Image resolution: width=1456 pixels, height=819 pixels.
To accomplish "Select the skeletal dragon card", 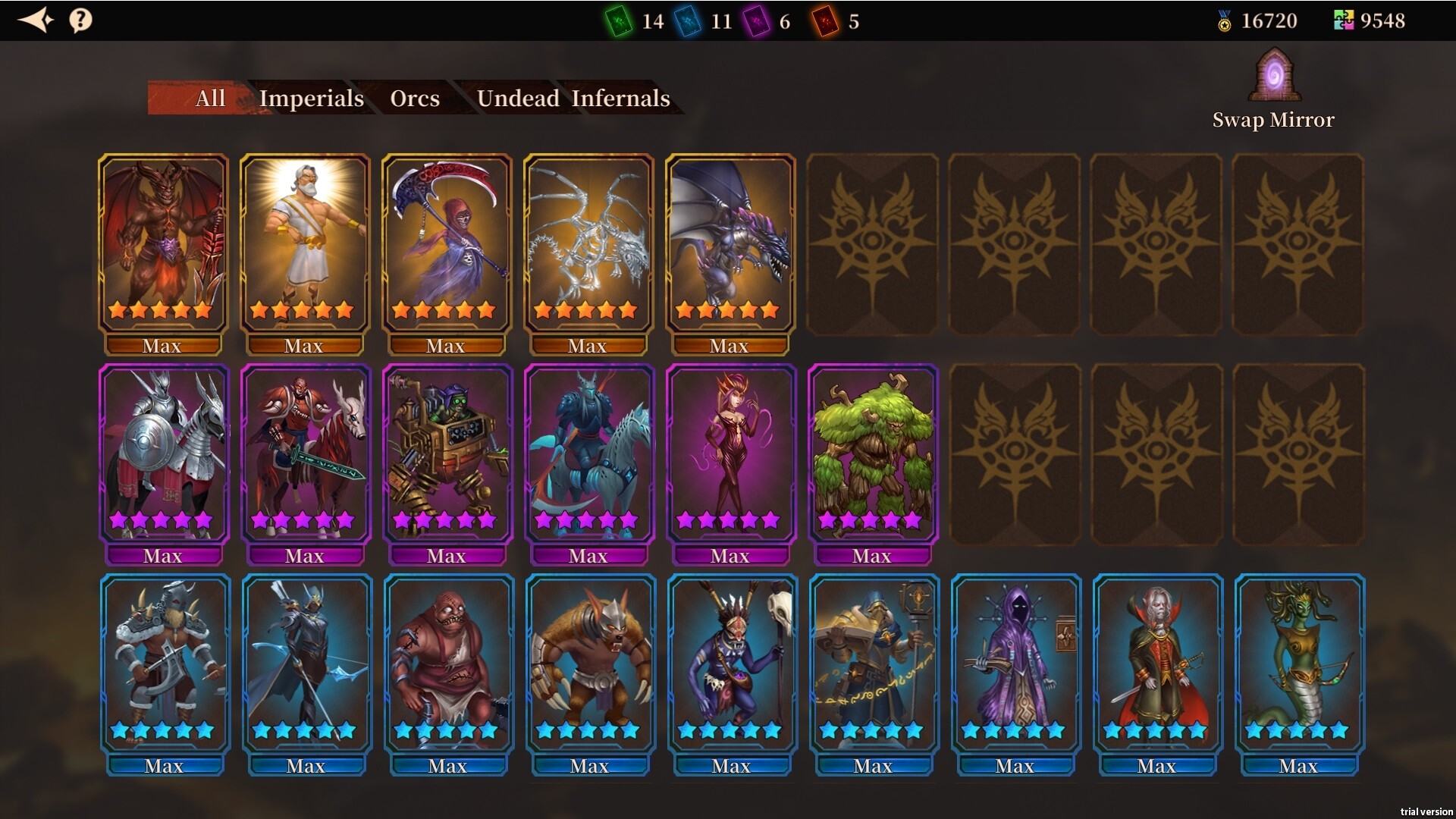I will point(588,243).
